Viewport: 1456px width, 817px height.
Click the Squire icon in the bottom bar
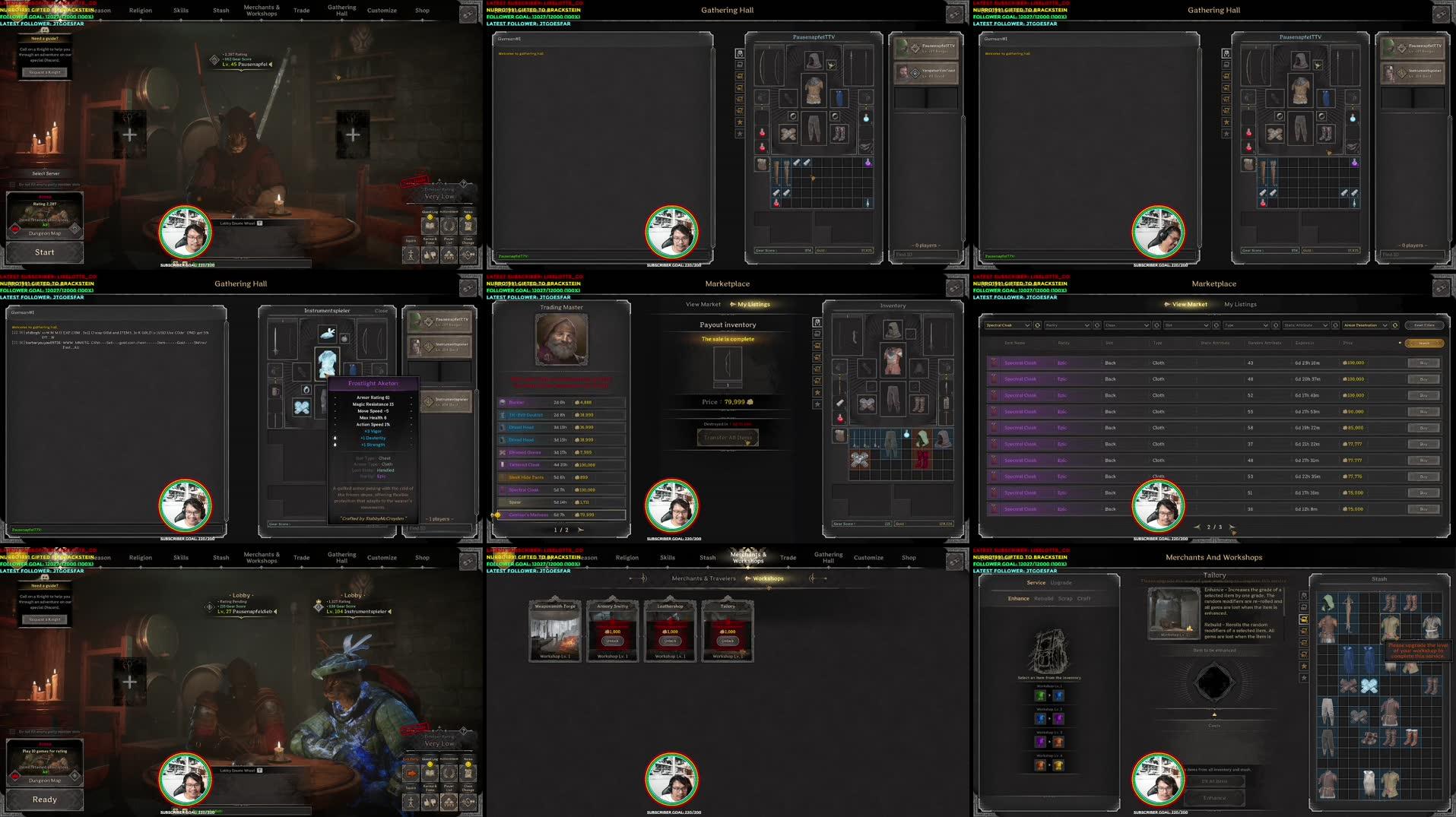(410, 255)
